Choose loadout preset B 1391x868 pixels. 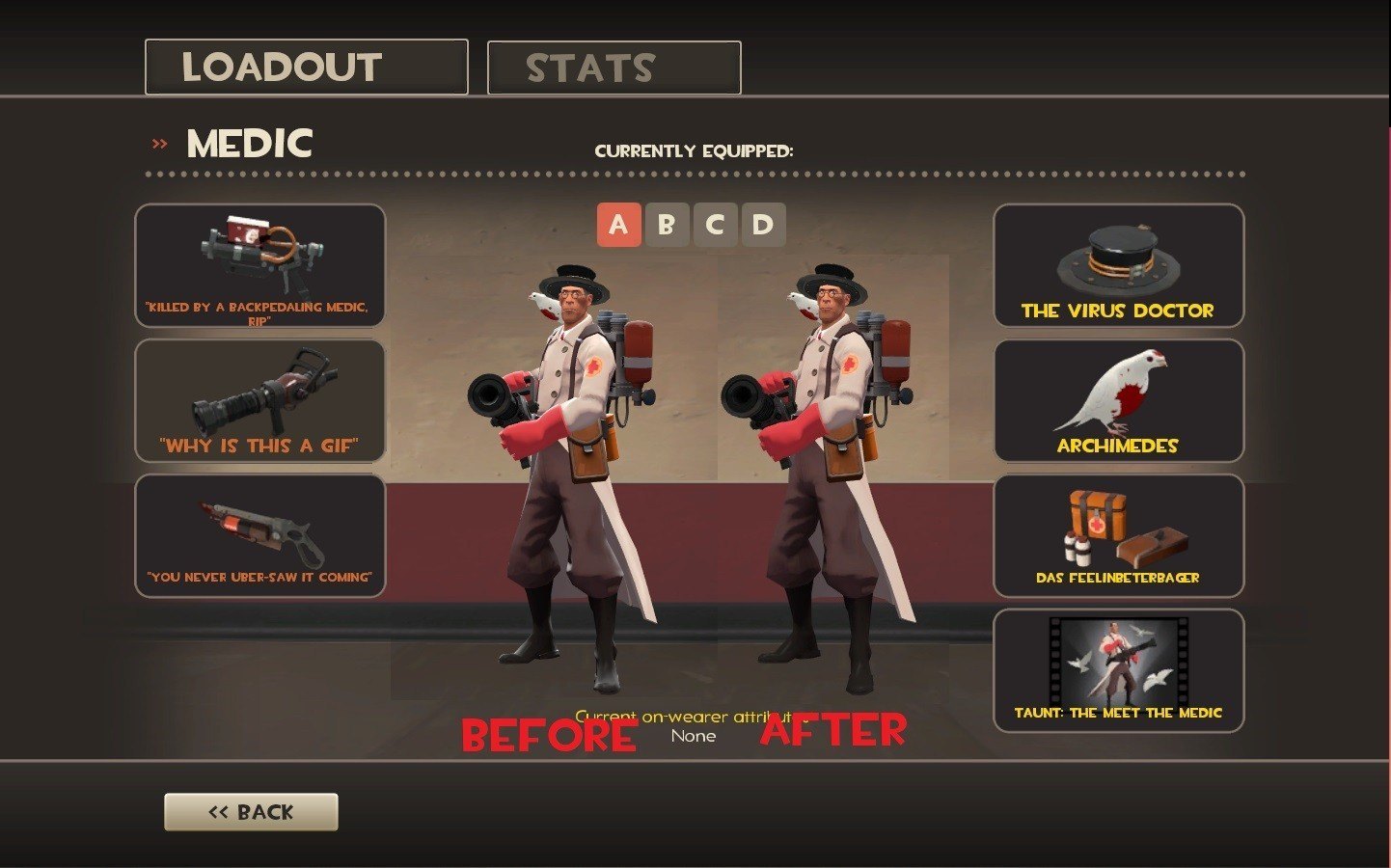pos(667,226)
